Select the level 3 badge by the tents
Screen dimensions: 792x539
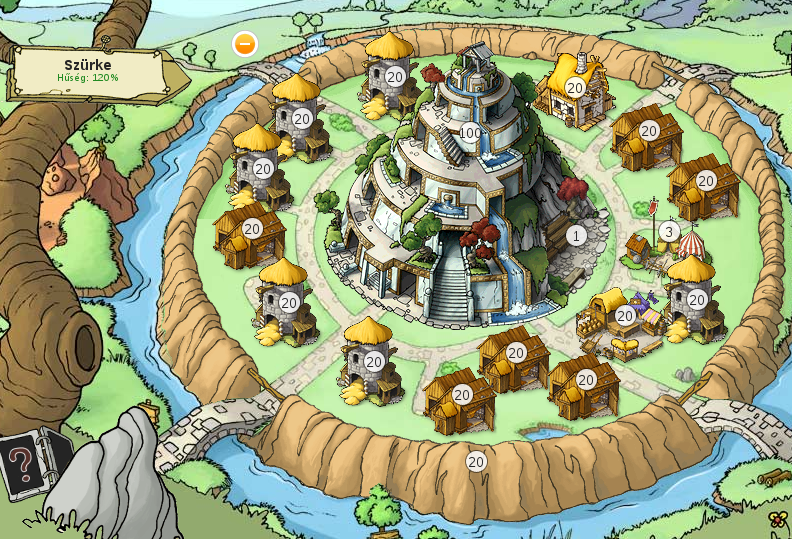coord(669,232)
